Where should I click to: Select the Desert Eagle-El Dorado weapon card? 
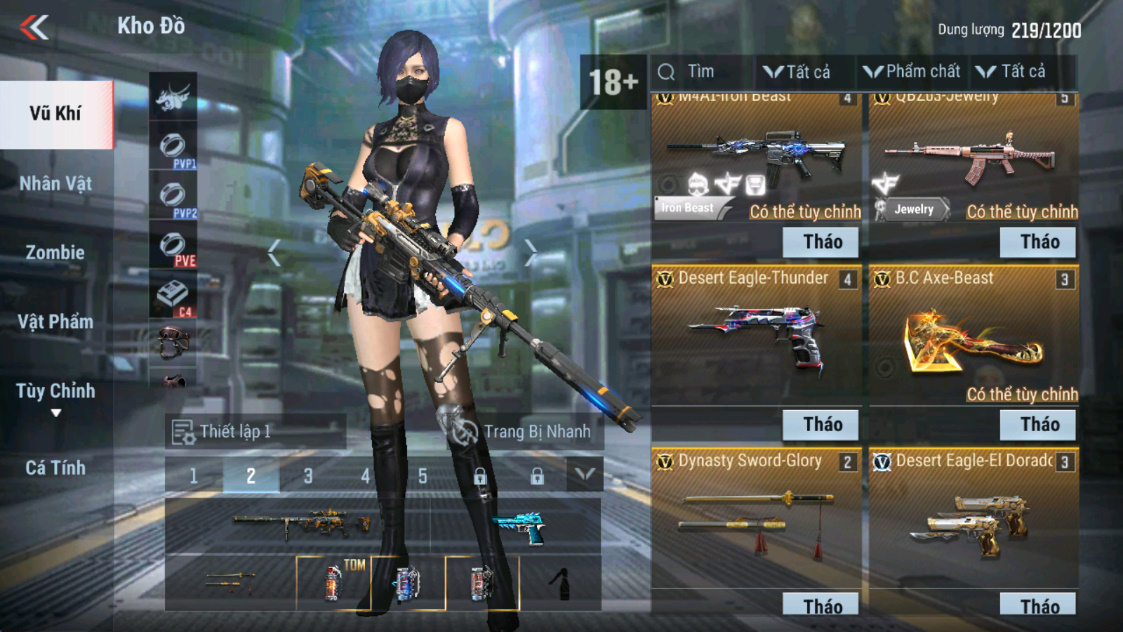[973, 515]
